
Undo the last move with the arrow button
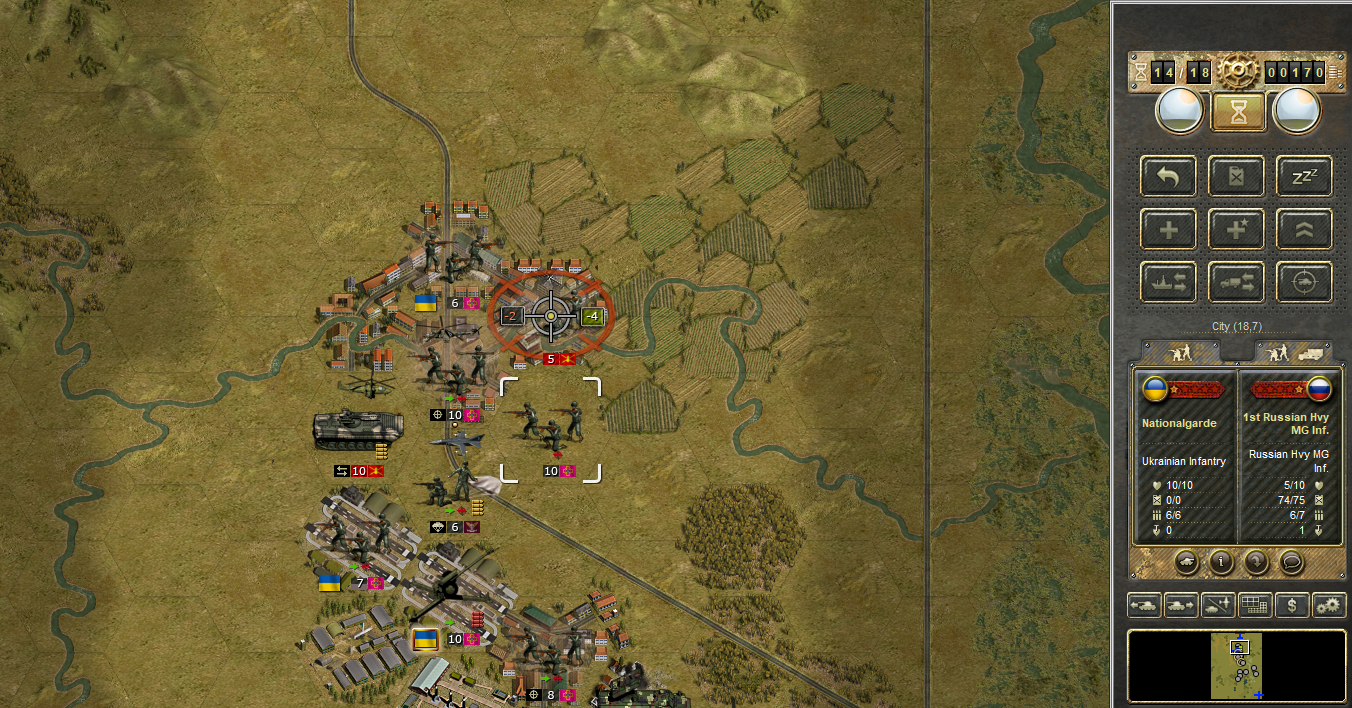[x=1168, y=177]
